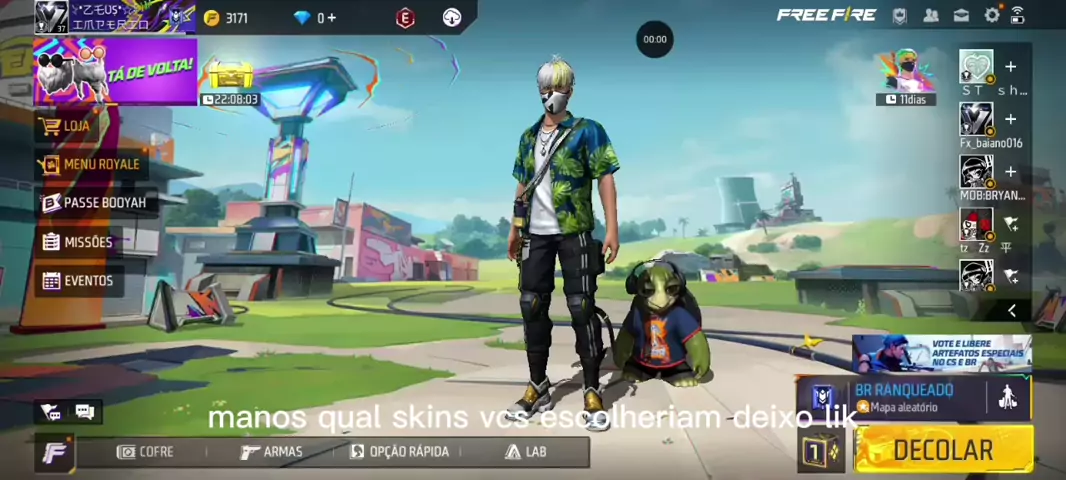Open the Lab tab
The image size is (1066, 480).
coord(526,452)
